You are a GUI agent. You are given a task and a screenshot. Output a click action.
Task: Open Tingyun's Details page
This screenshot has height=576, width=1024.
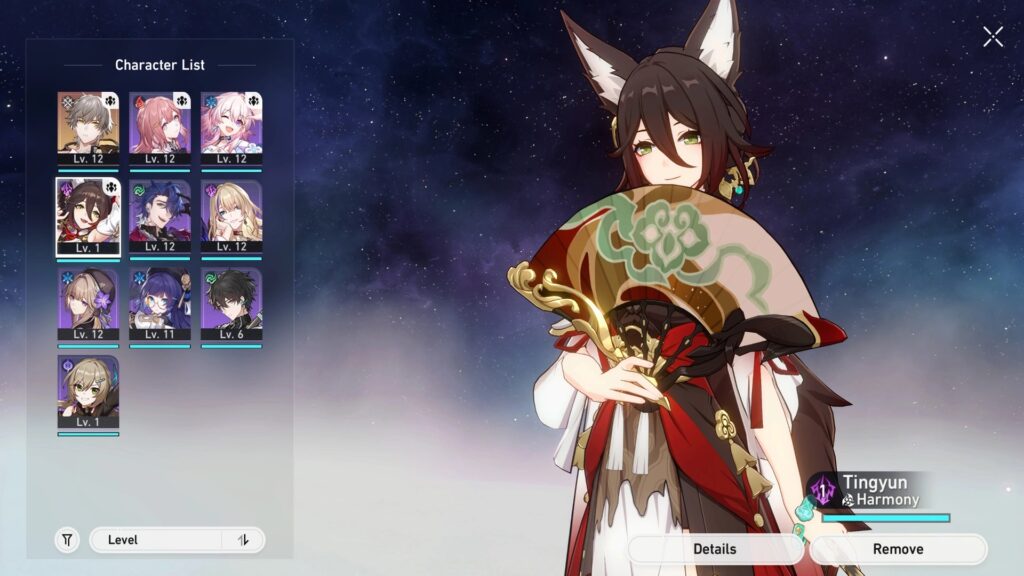pyautogui.click(x=715, y=549)
